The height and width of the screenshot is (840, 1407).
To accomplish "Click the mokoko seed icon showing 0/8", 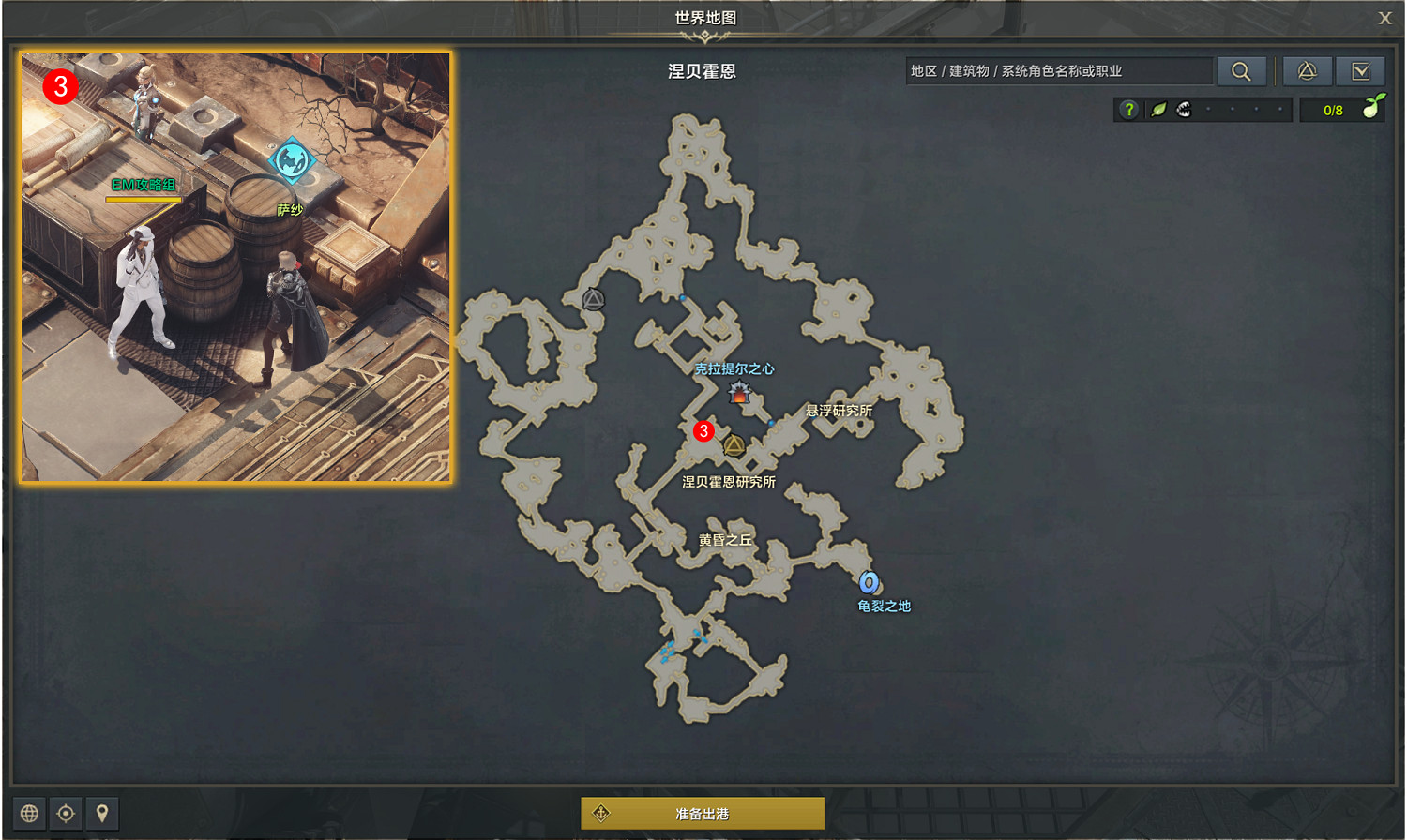I will [1371, 110].
